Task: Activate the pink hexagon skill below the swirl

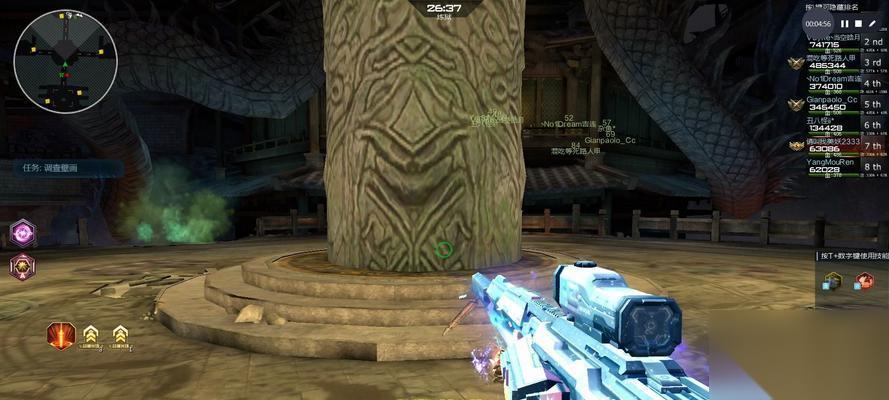Action: tap(22, 267)
